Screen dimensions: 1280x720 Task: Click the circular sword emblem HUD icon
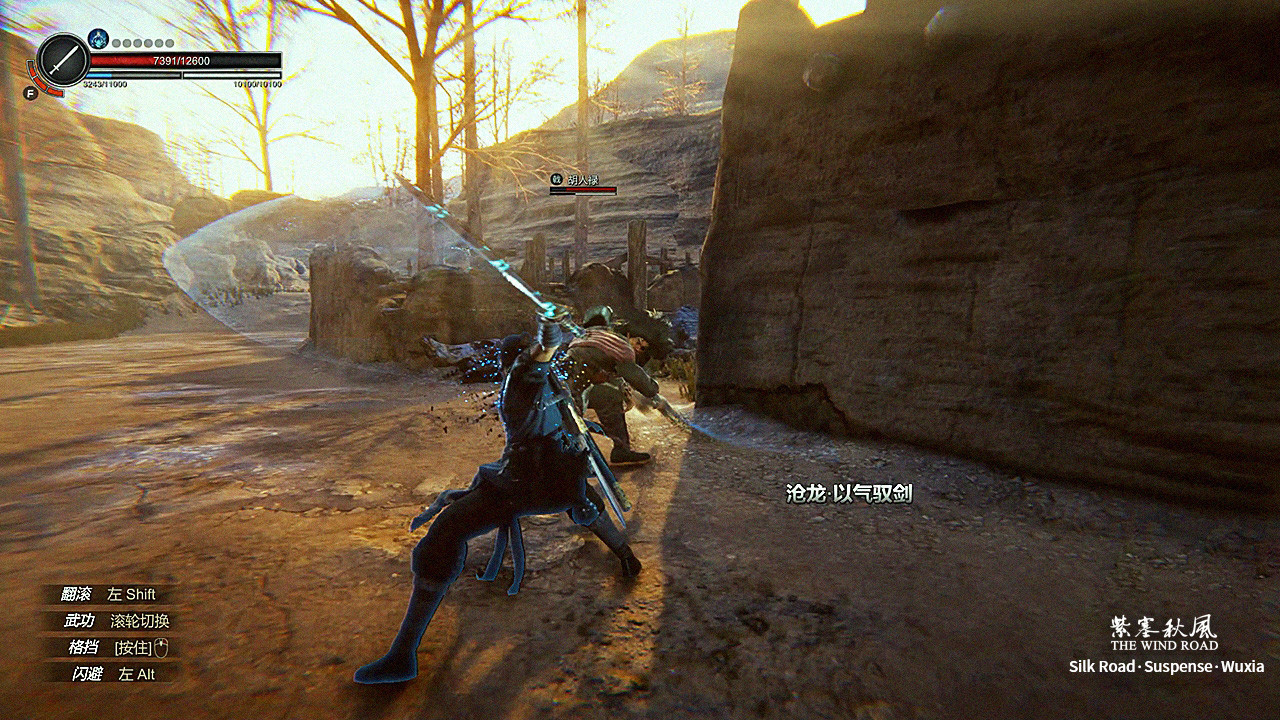pyautogui.click(x=63, y=61)
